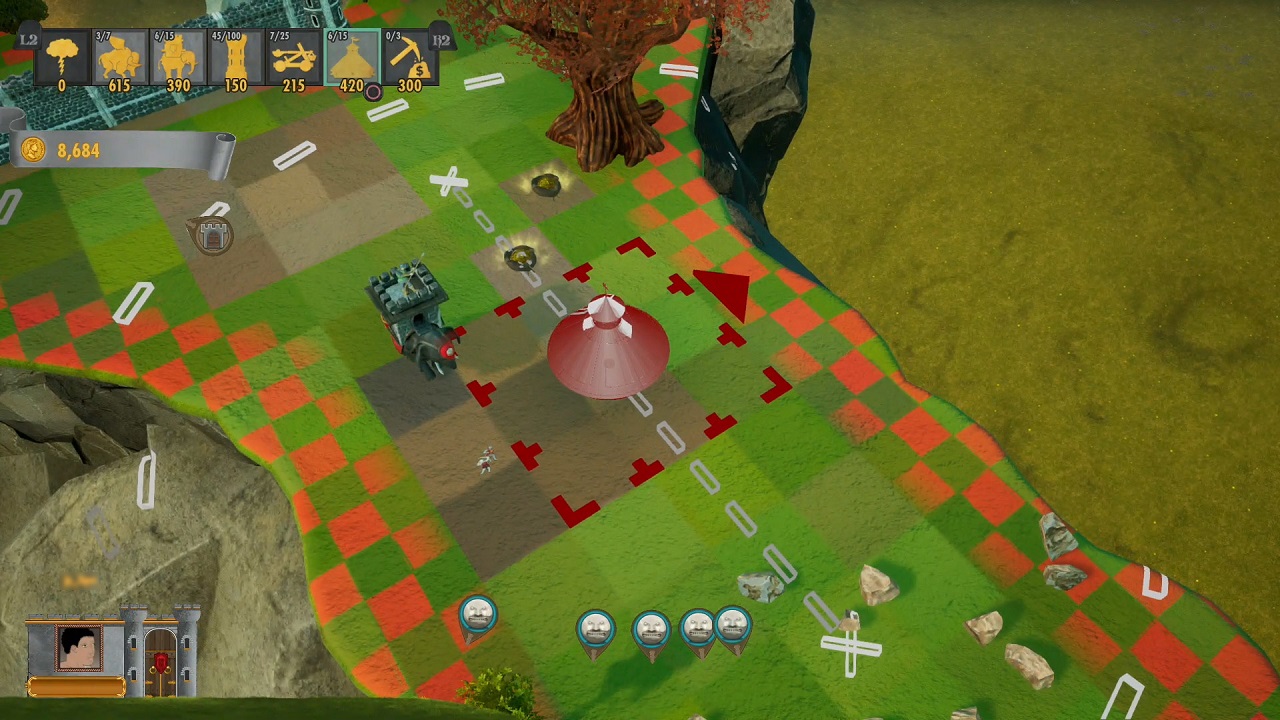Viewport: 1280px width, 720px height.
Task: Click the small castle marker on the field
Action: click(x=212, y=236)
